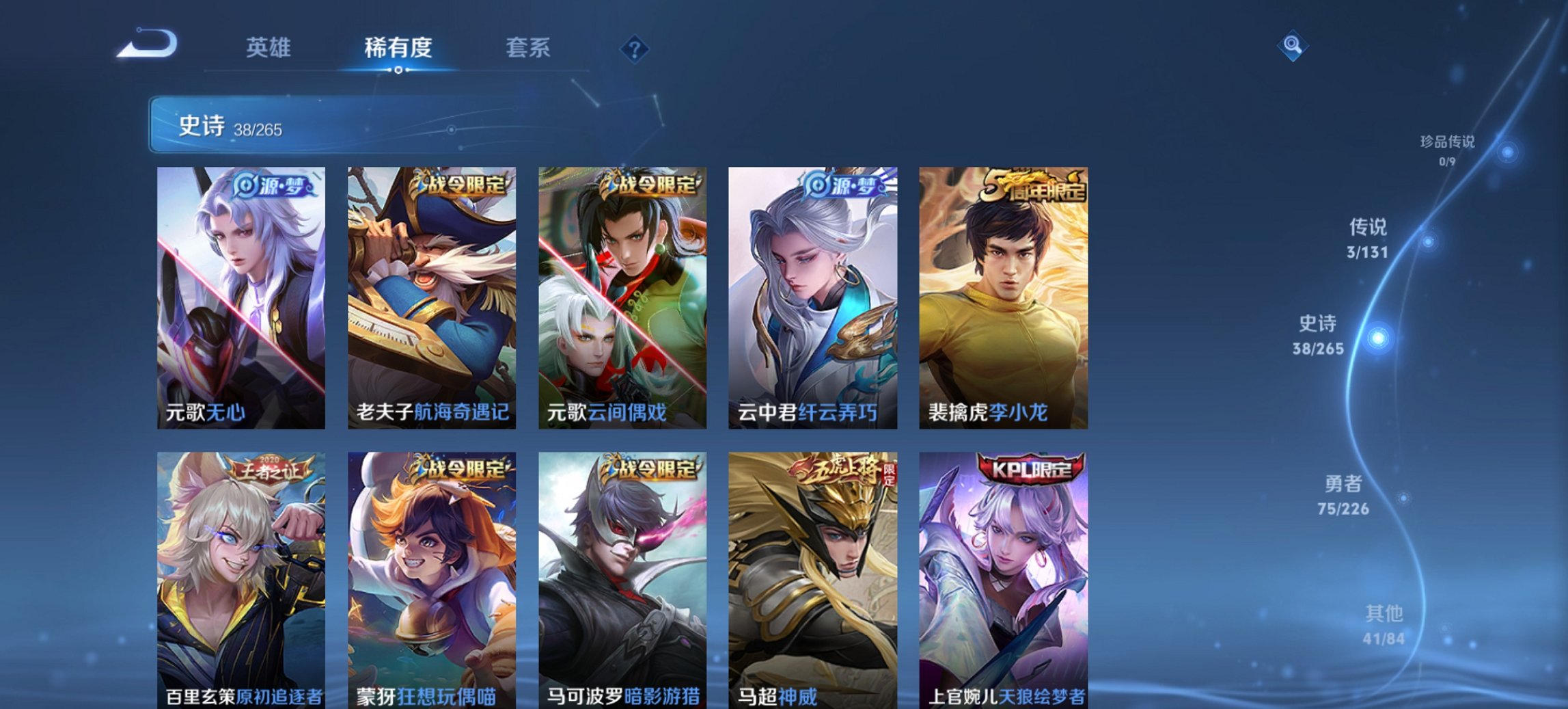Viewport: 1568px width, 709px height.
Task: Switch to the 英雄 tab
Action: click(269, 48)
